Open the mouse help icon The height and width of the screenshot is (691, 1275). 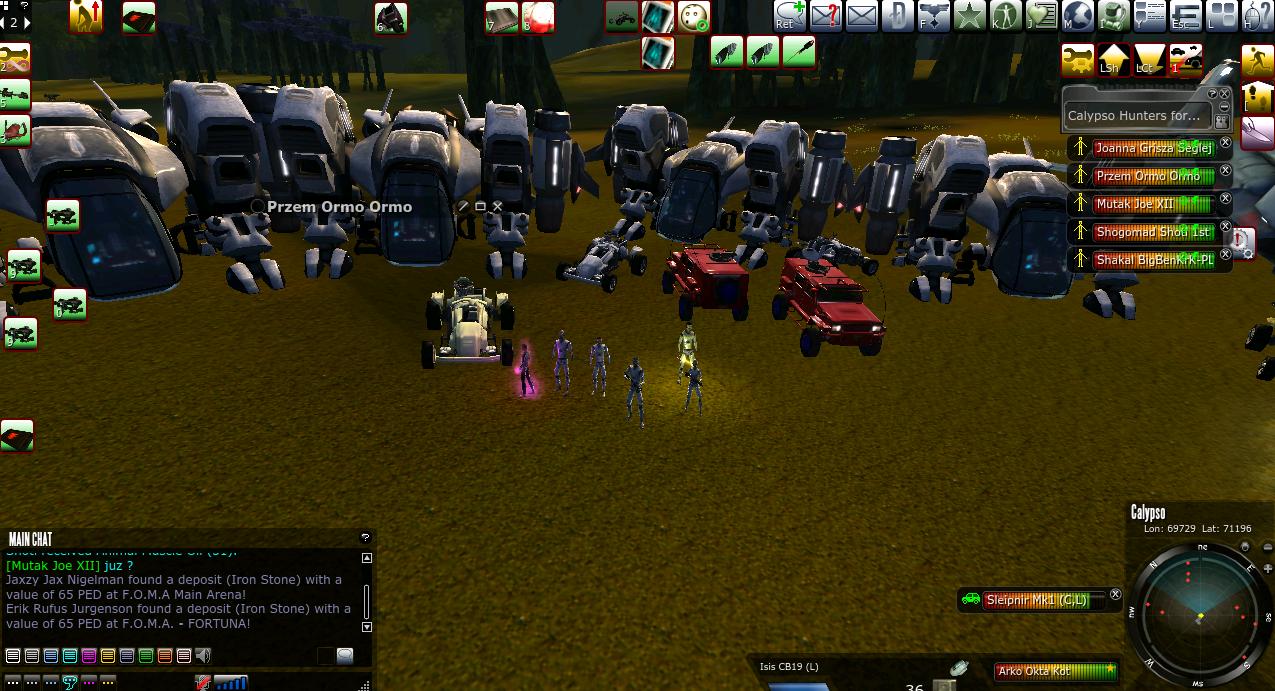tap(1257, 16)
